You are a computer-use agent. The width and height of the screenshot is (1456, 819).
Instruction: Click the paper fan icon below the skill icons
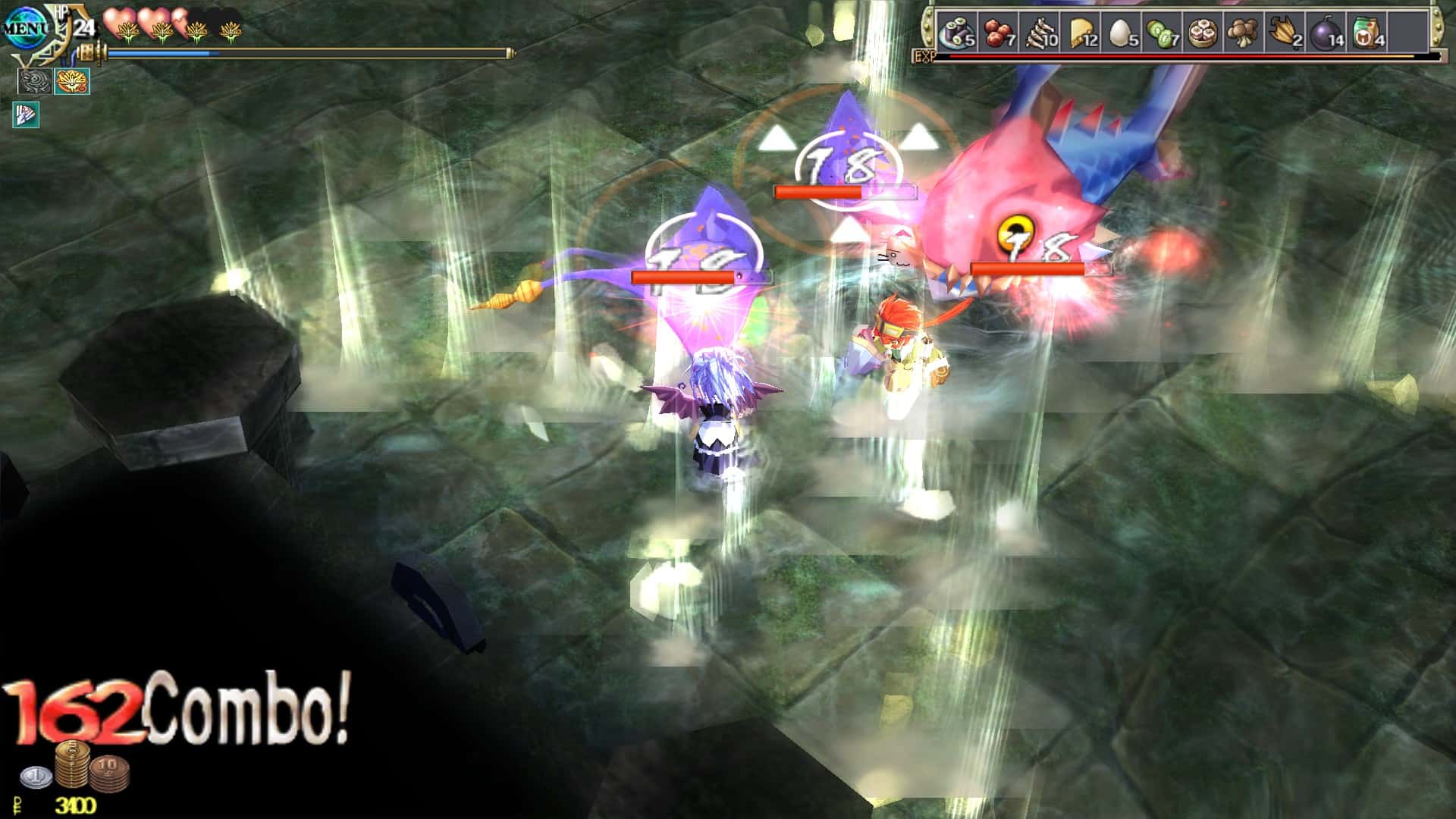point(26,115)
